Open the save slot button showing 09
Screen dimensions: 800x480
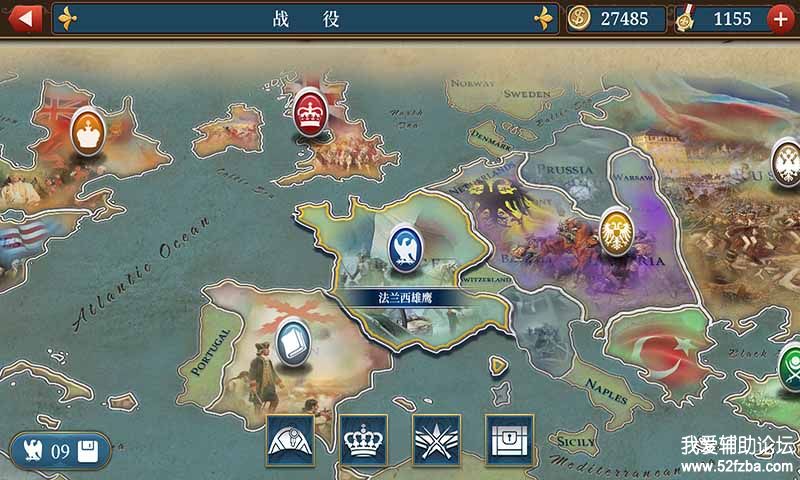pos(60,452)
